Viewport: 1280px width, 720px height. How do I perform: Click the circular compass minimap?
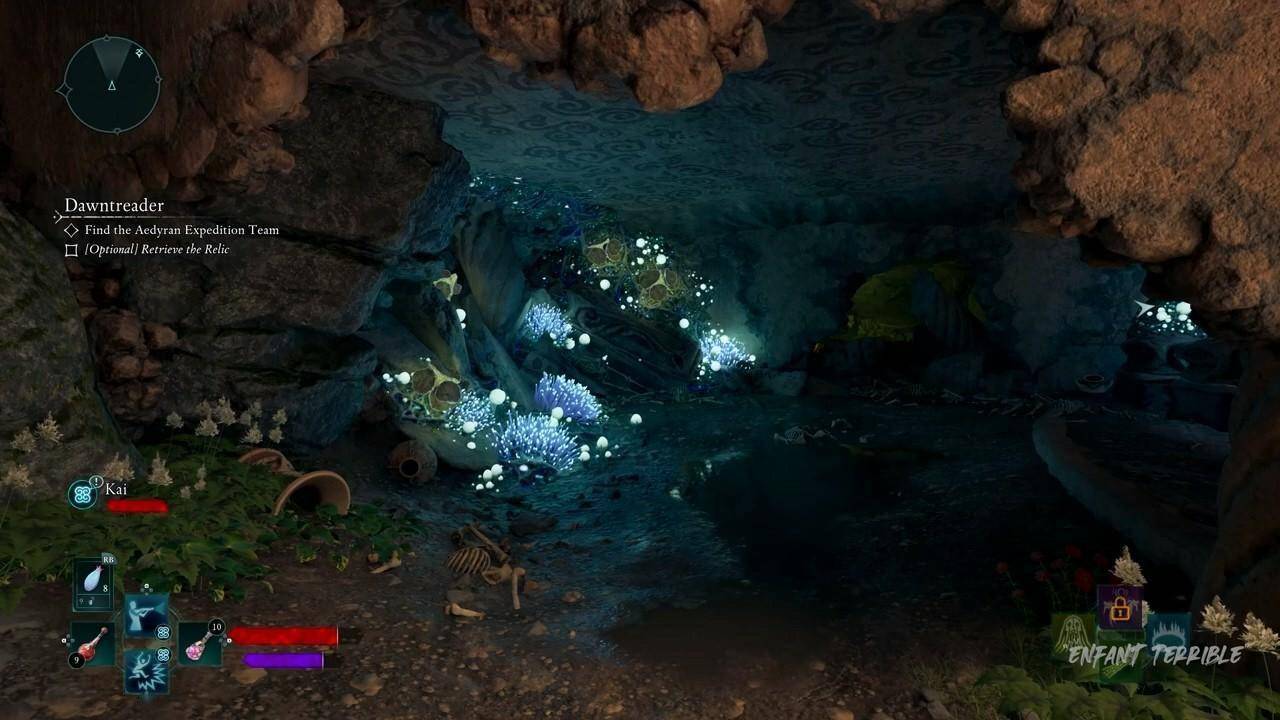(x=112, y=84)
